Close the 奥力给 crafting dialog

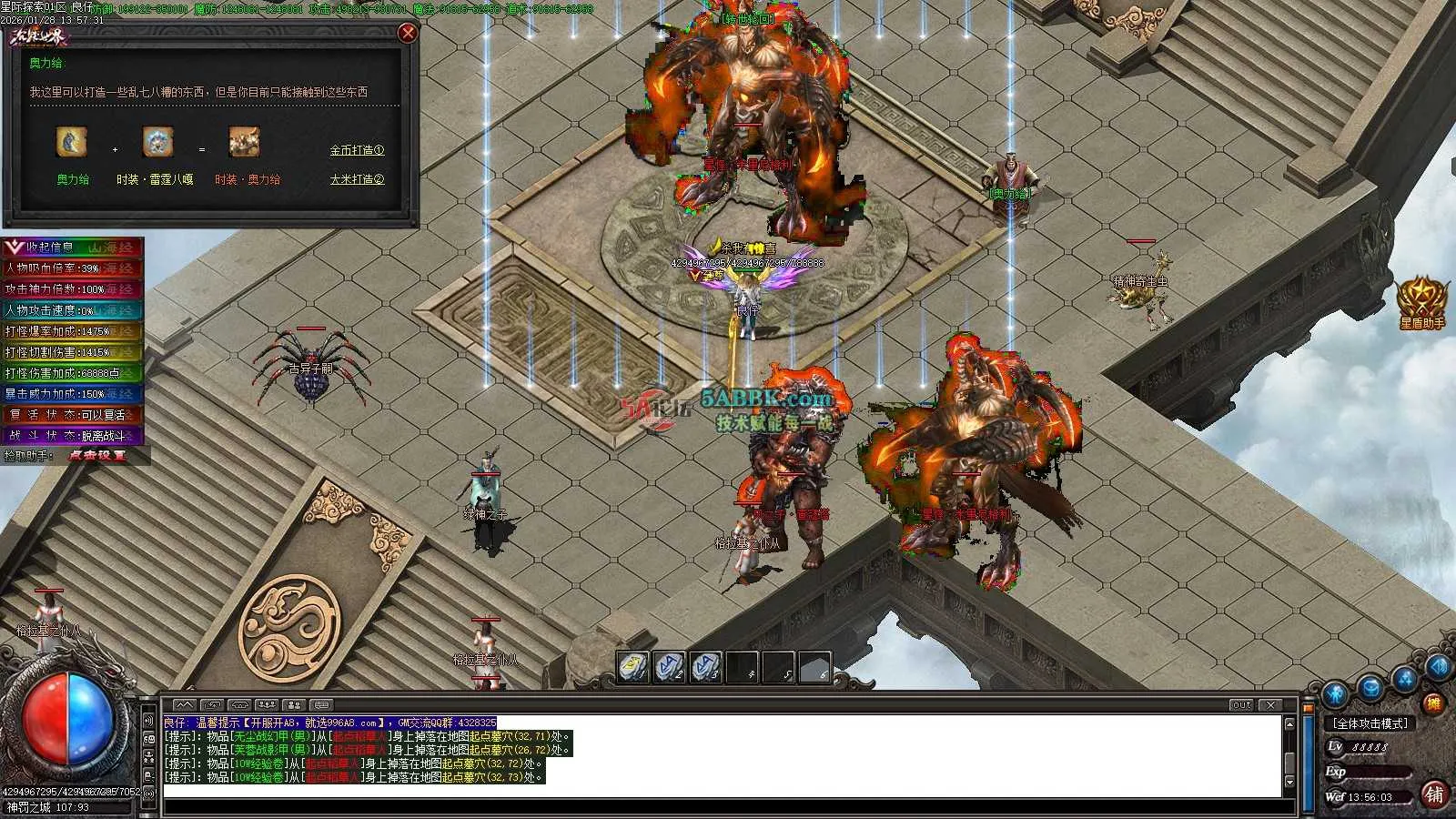point(408,33)
